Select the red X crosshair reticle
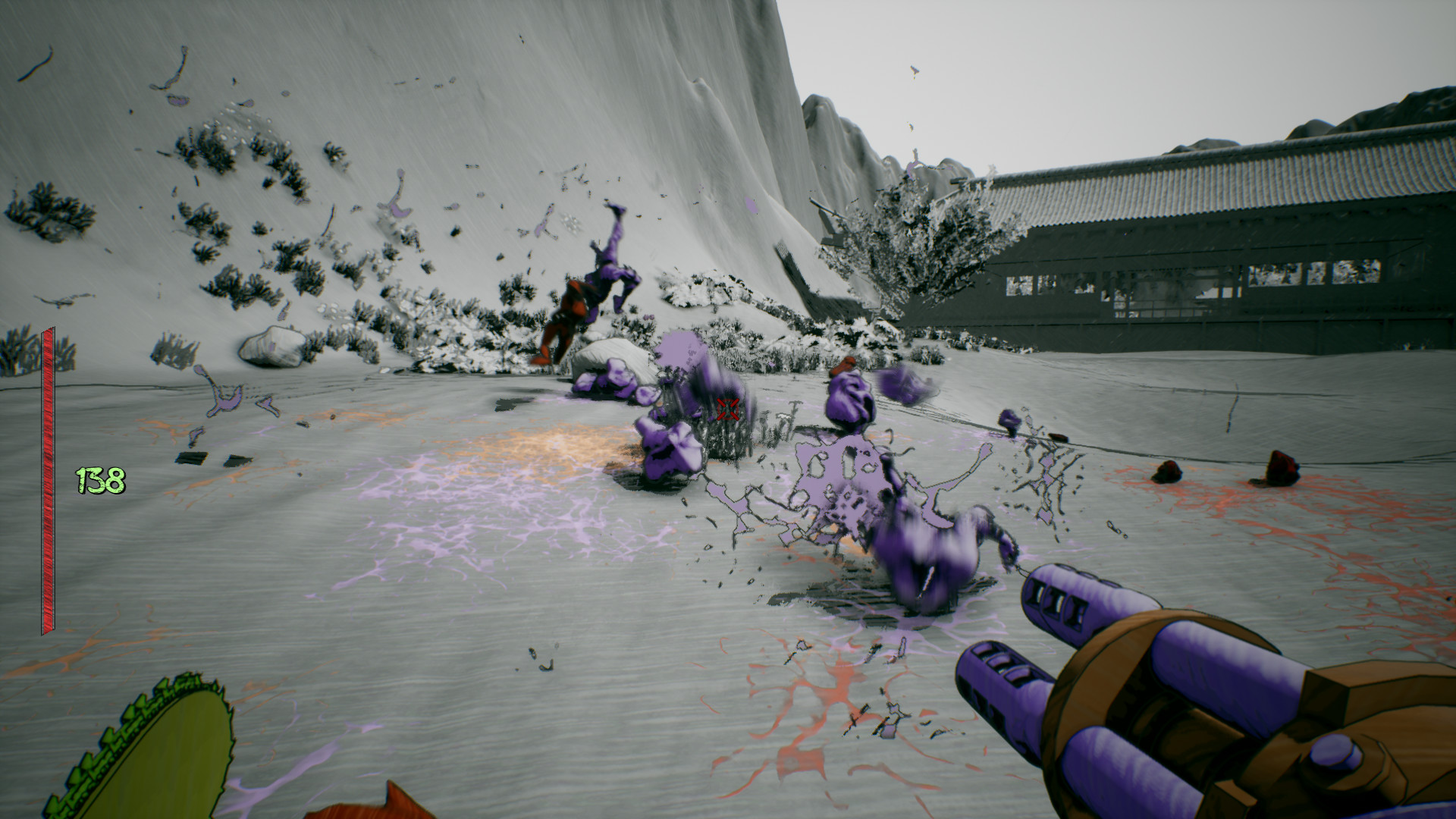 [x=726, y=409]
